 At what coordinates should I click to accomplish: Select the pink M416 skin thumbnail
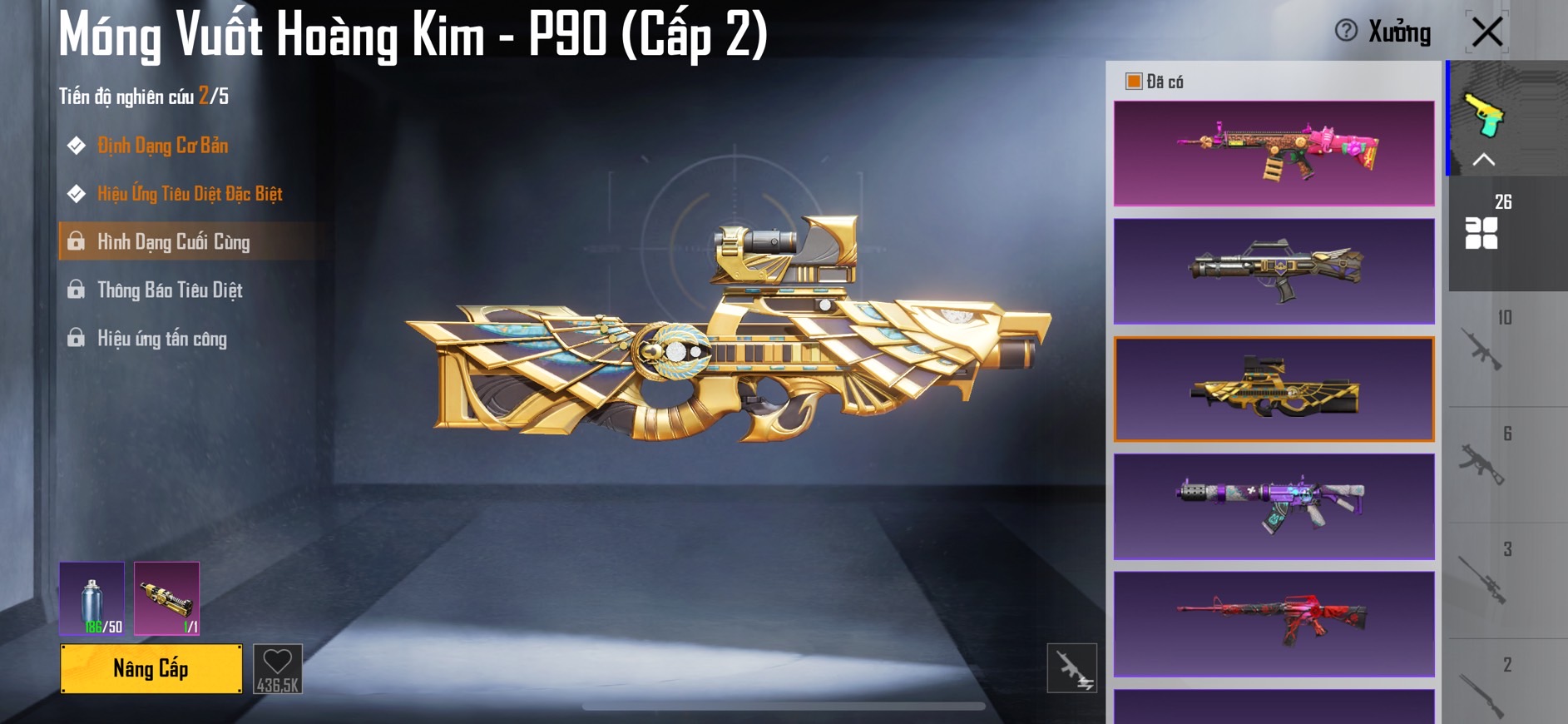[1274, 153]
